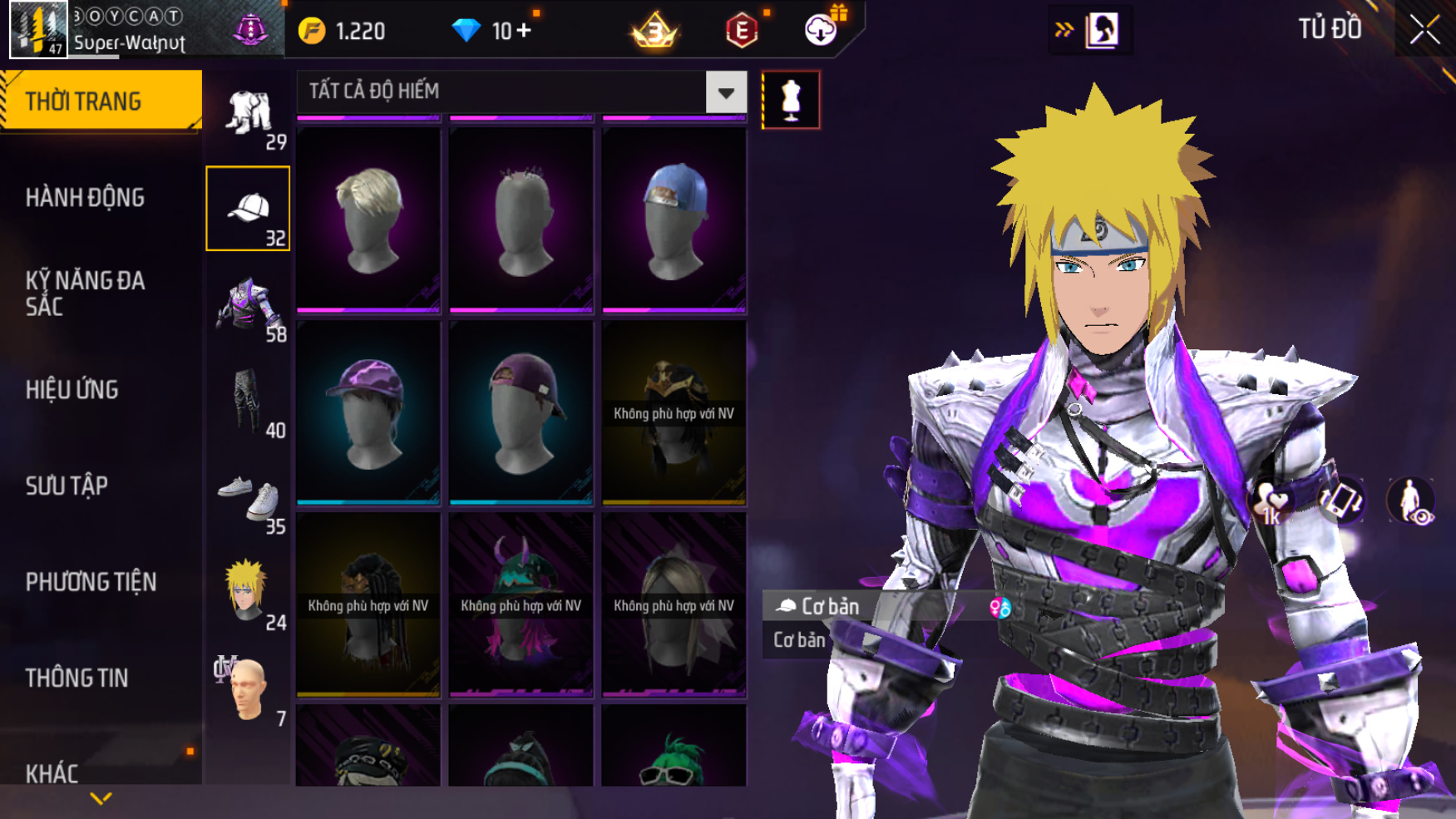Select the headwear cap category
Viewport: 1456px width, 819px height.
tap(248, 209)
